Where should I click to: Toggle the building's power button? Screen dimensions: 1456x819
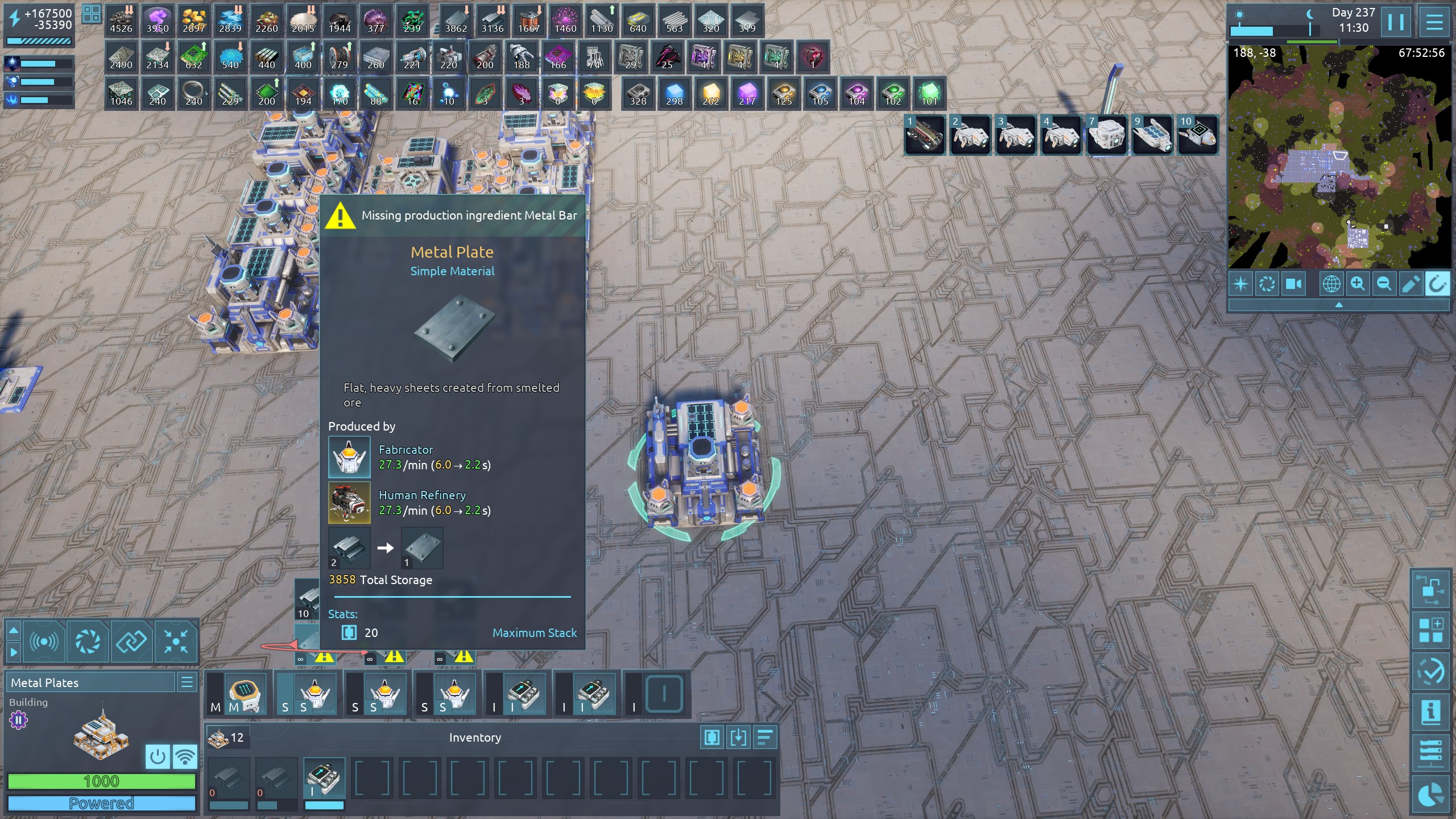point(157,756)
